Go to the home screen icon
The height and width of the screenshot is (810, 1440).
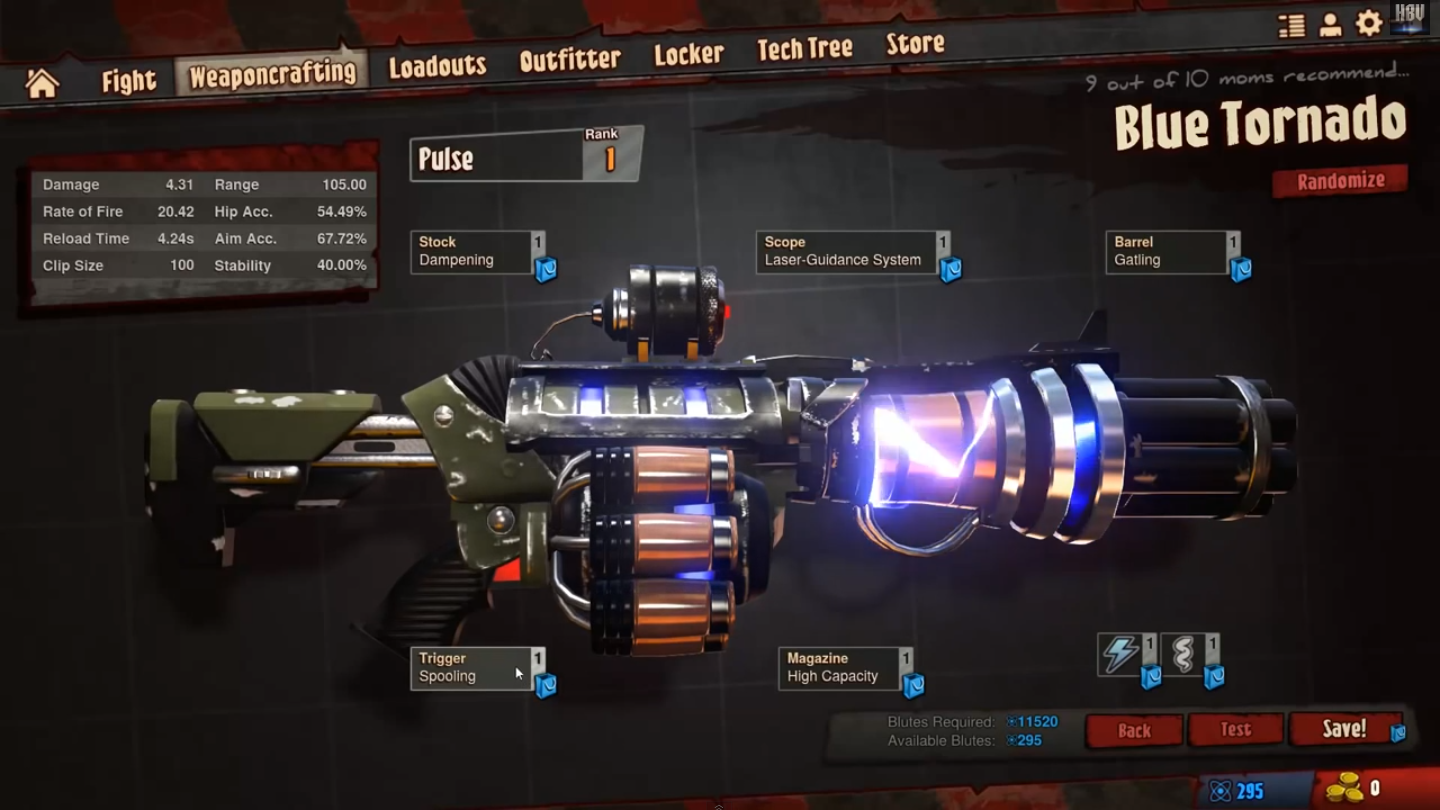42,83
